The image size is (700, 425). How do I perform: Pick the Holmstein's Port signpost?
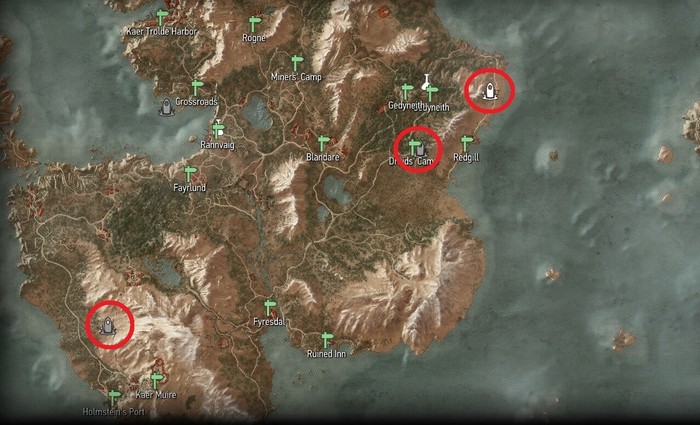114,396
